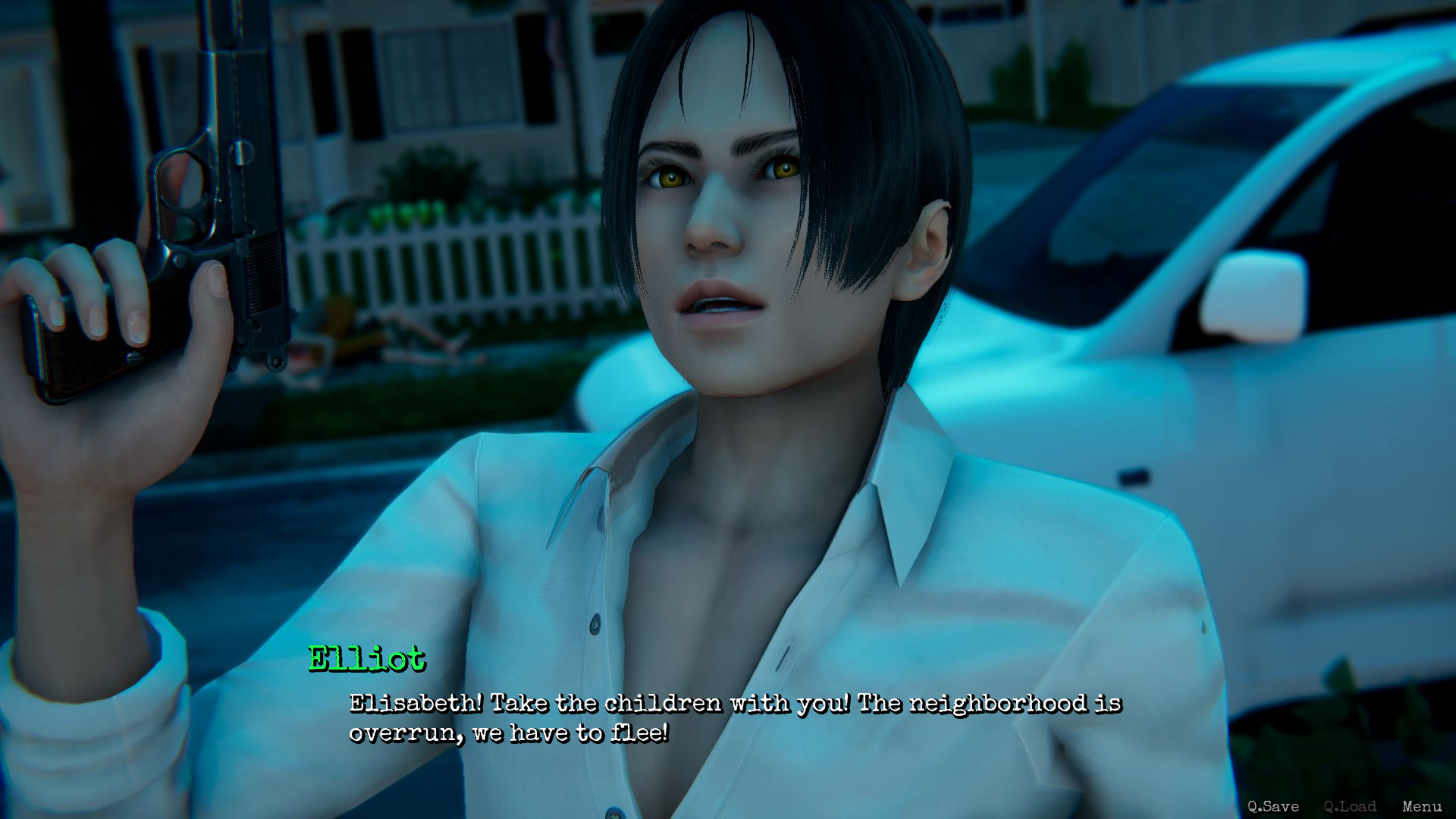Quick save with the Q.Save button
Screen dimensions: 1456x819
coord(1273,806)
